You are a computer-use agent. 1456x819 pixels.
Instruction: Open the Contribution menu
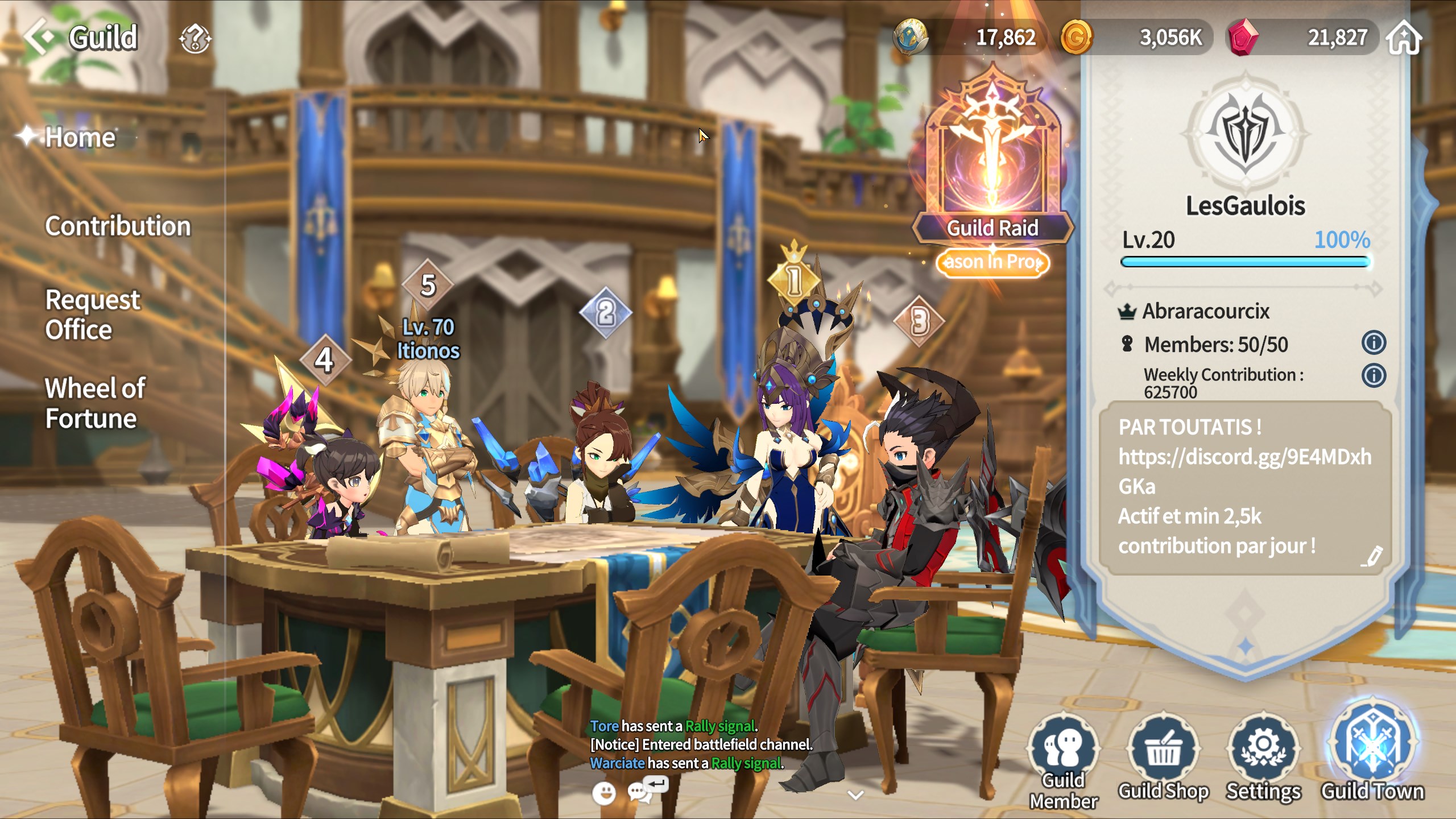(x=118, y=226)
